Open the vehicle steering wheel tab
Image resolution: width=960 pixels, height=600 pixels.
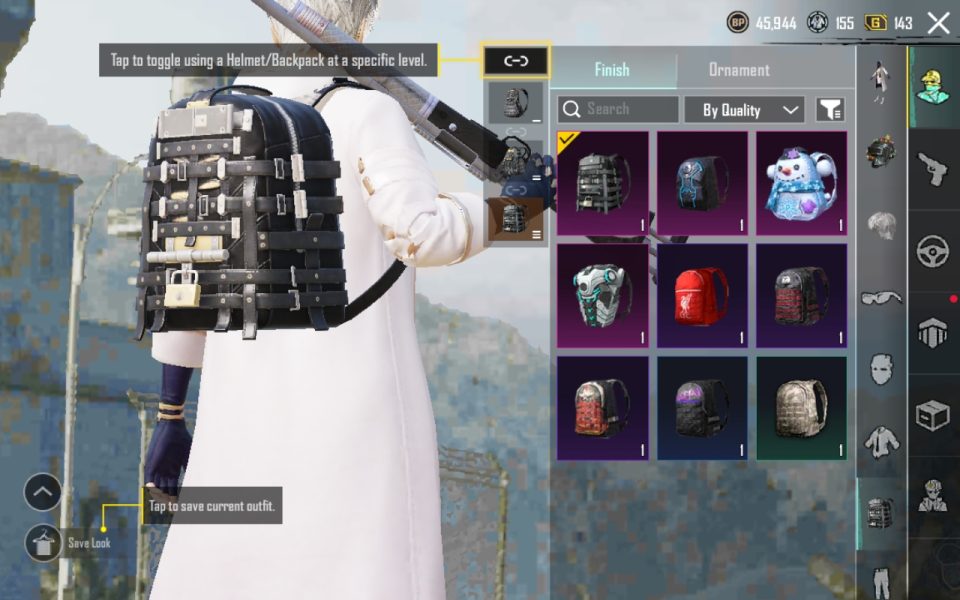[x=932, y=251]
